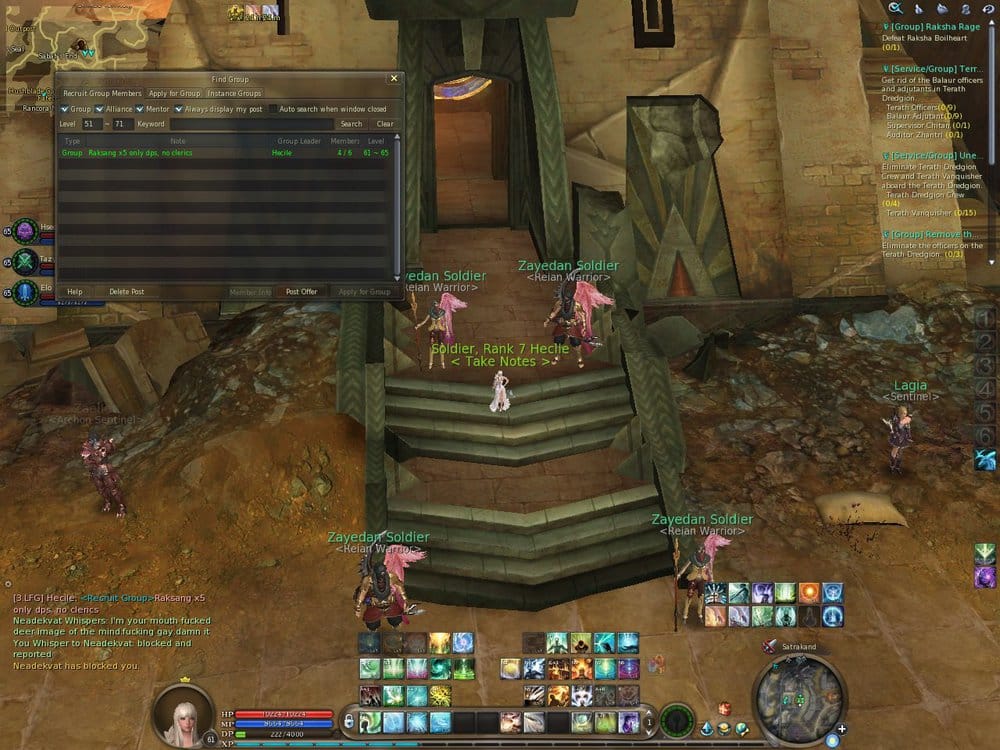Select the Recruit Group Members tab
Image resolution: width=1000 pixels, height=750 pixels.
(x=102, y=93)
